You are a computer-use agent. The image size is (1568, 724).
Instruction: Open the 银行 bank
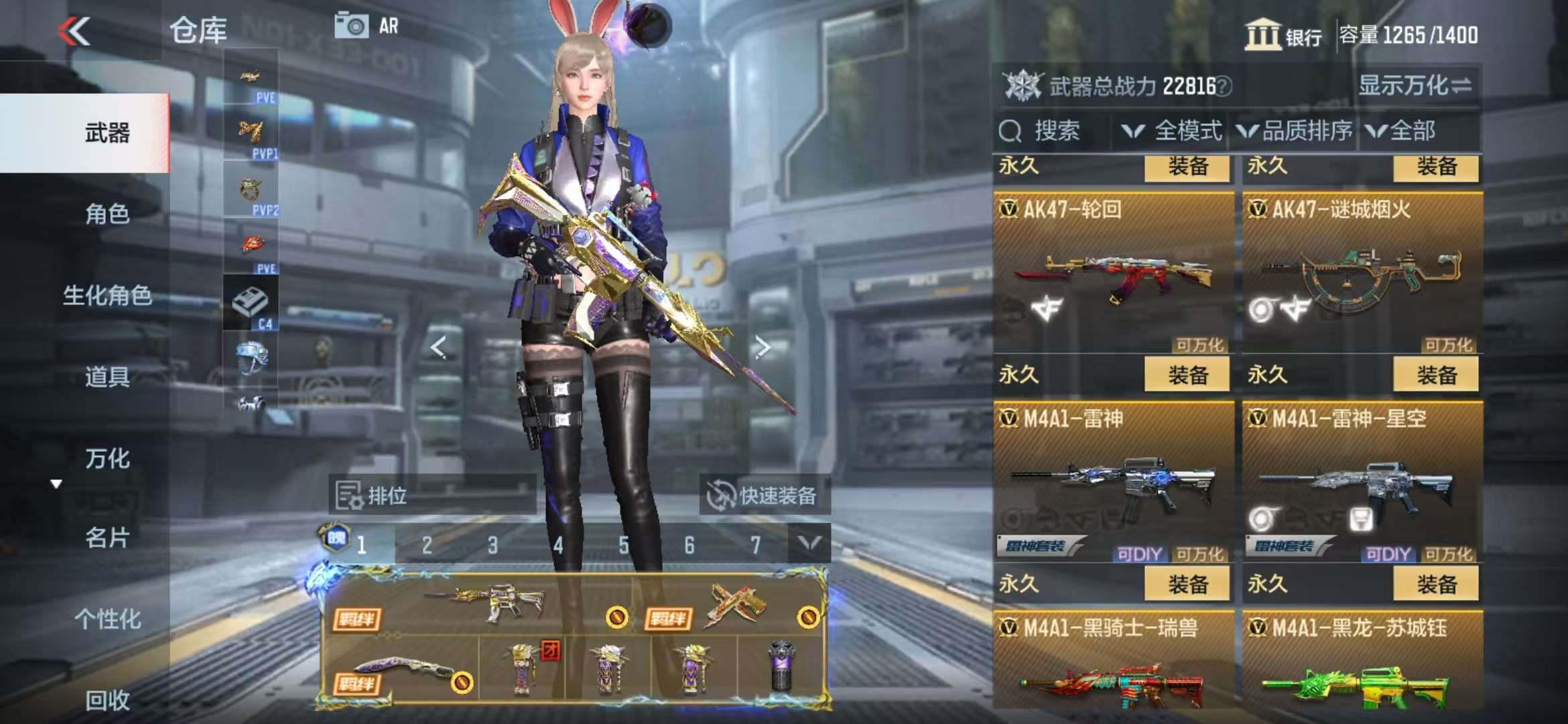tap(1283, 35)
